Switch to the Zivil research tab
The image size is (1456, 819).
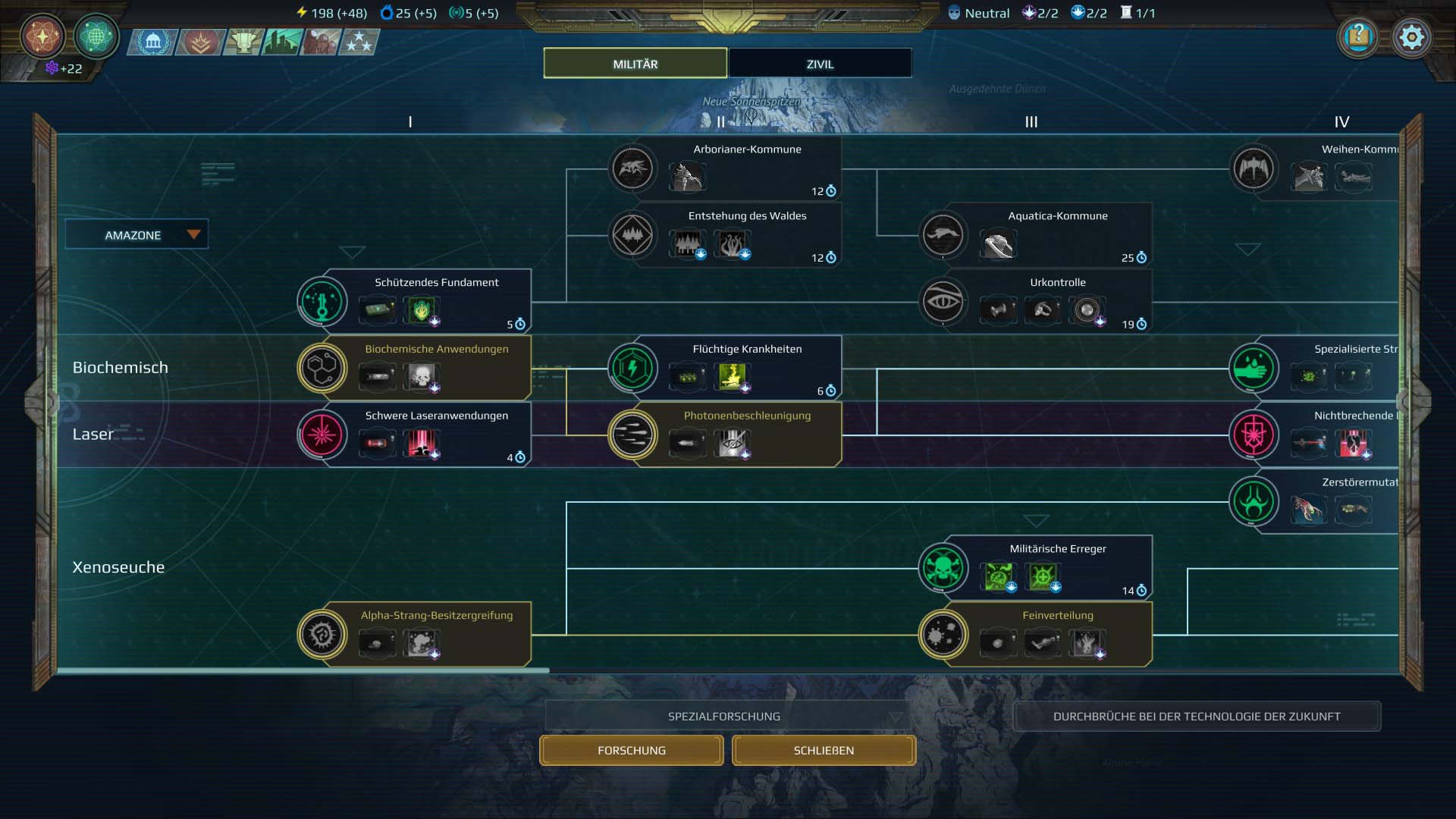(820, 64)
